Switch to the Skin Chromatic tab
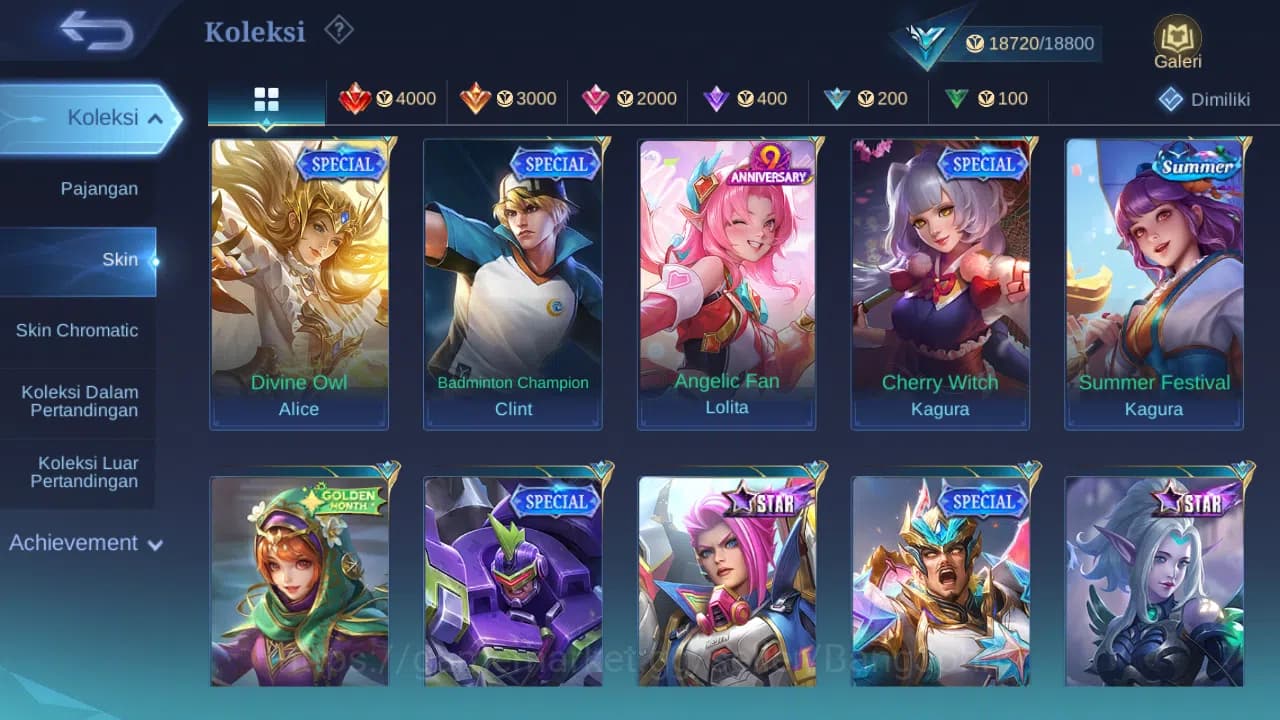The height and width of the screenshot is (720, 1280). coord(79,330)
